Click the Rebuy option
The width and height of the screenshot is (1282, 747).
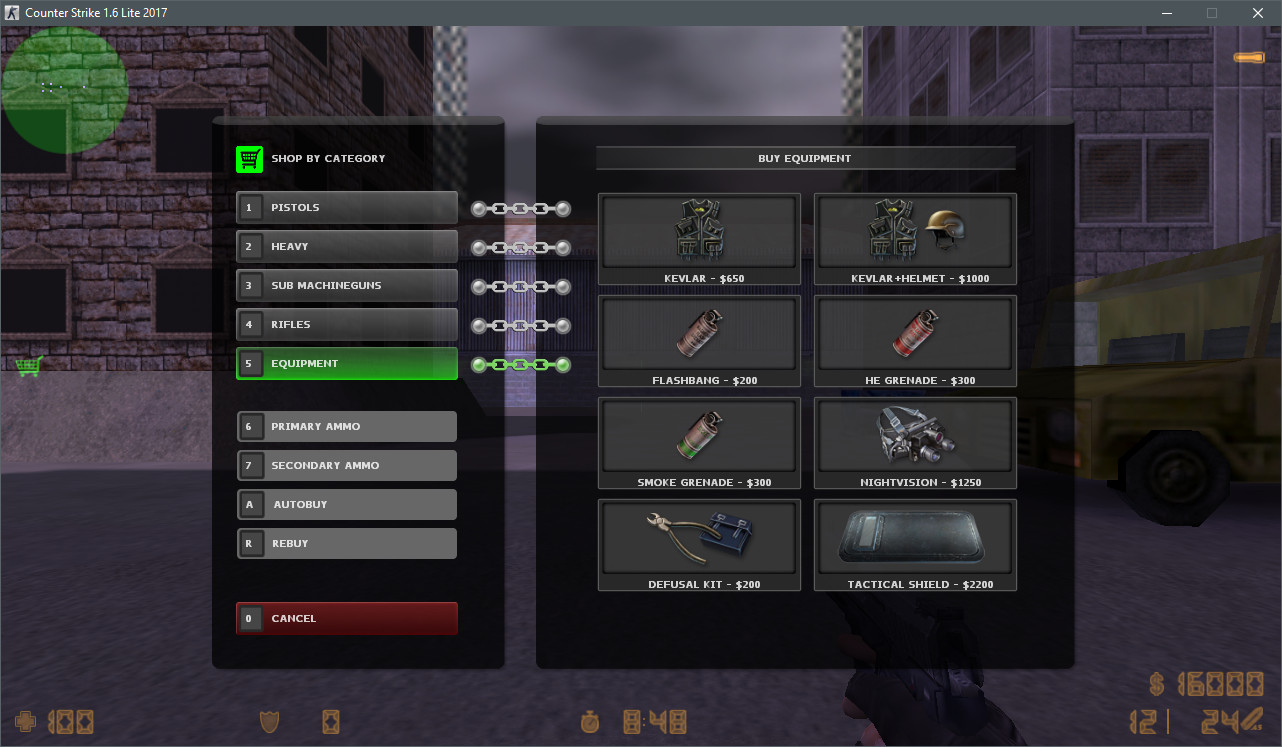(346, 543)
